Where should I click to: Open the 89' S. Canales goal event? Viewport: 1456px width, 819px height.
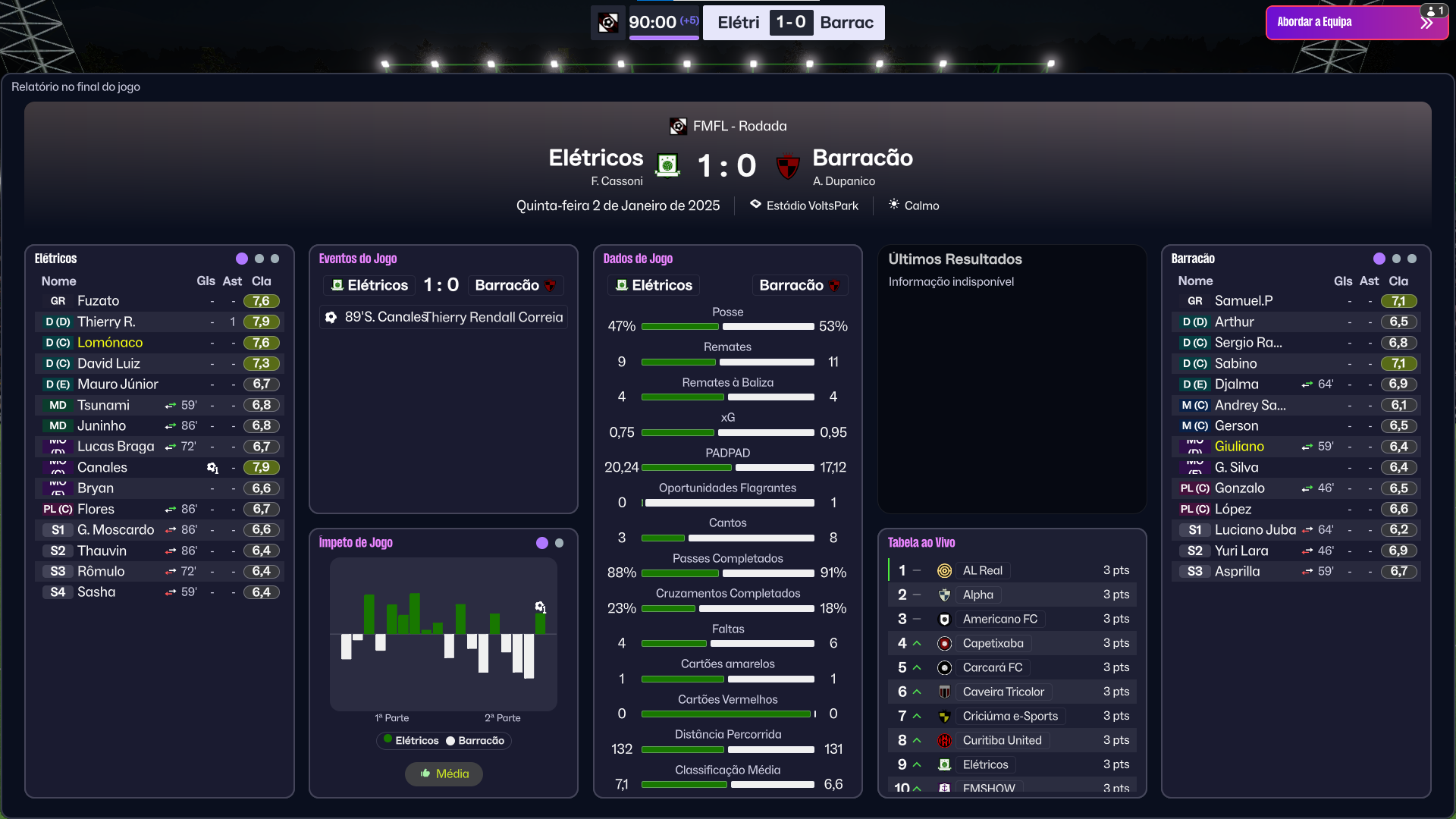coord(444,317)
